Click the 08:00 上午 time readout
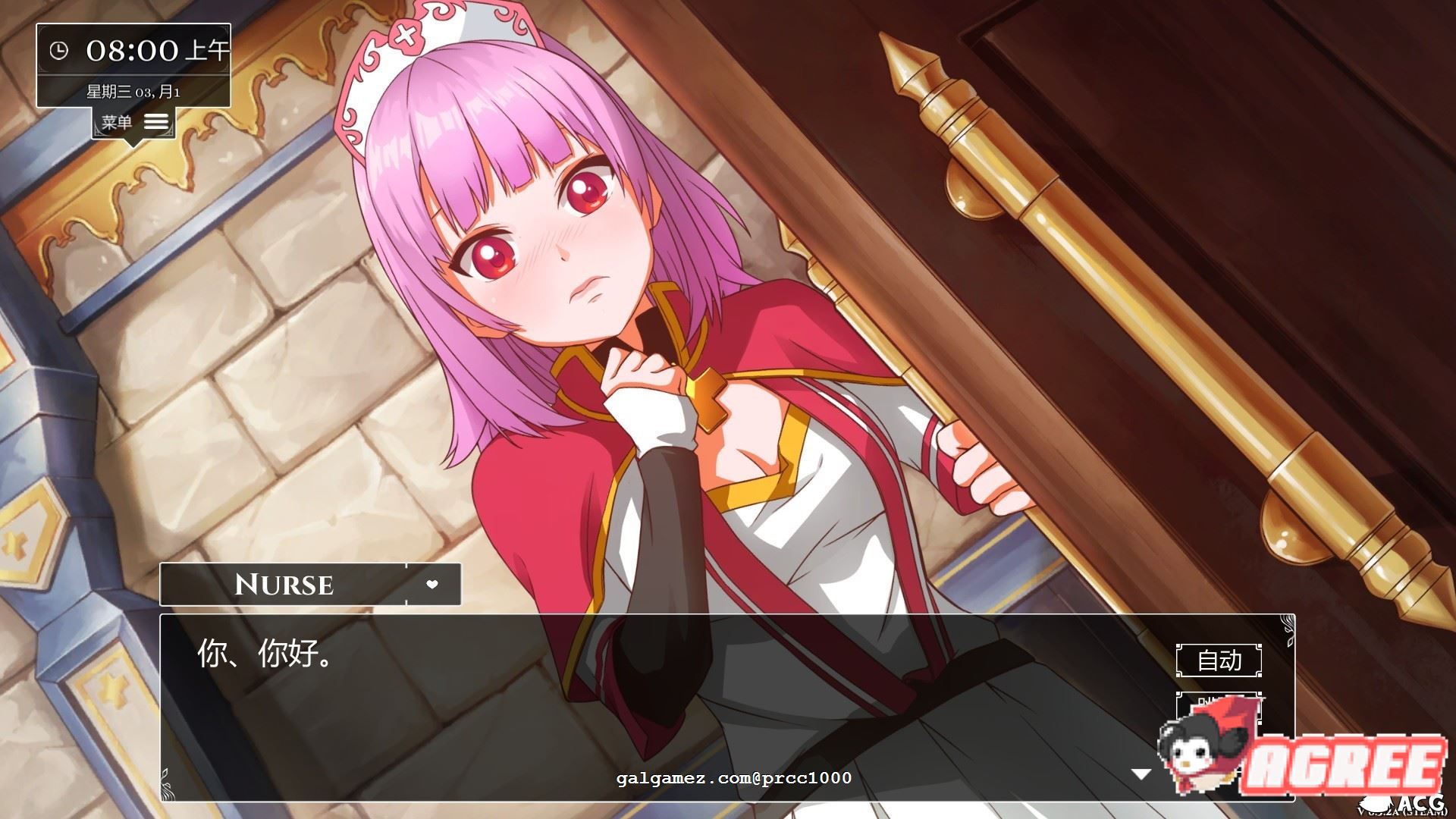 click(152, 51)
